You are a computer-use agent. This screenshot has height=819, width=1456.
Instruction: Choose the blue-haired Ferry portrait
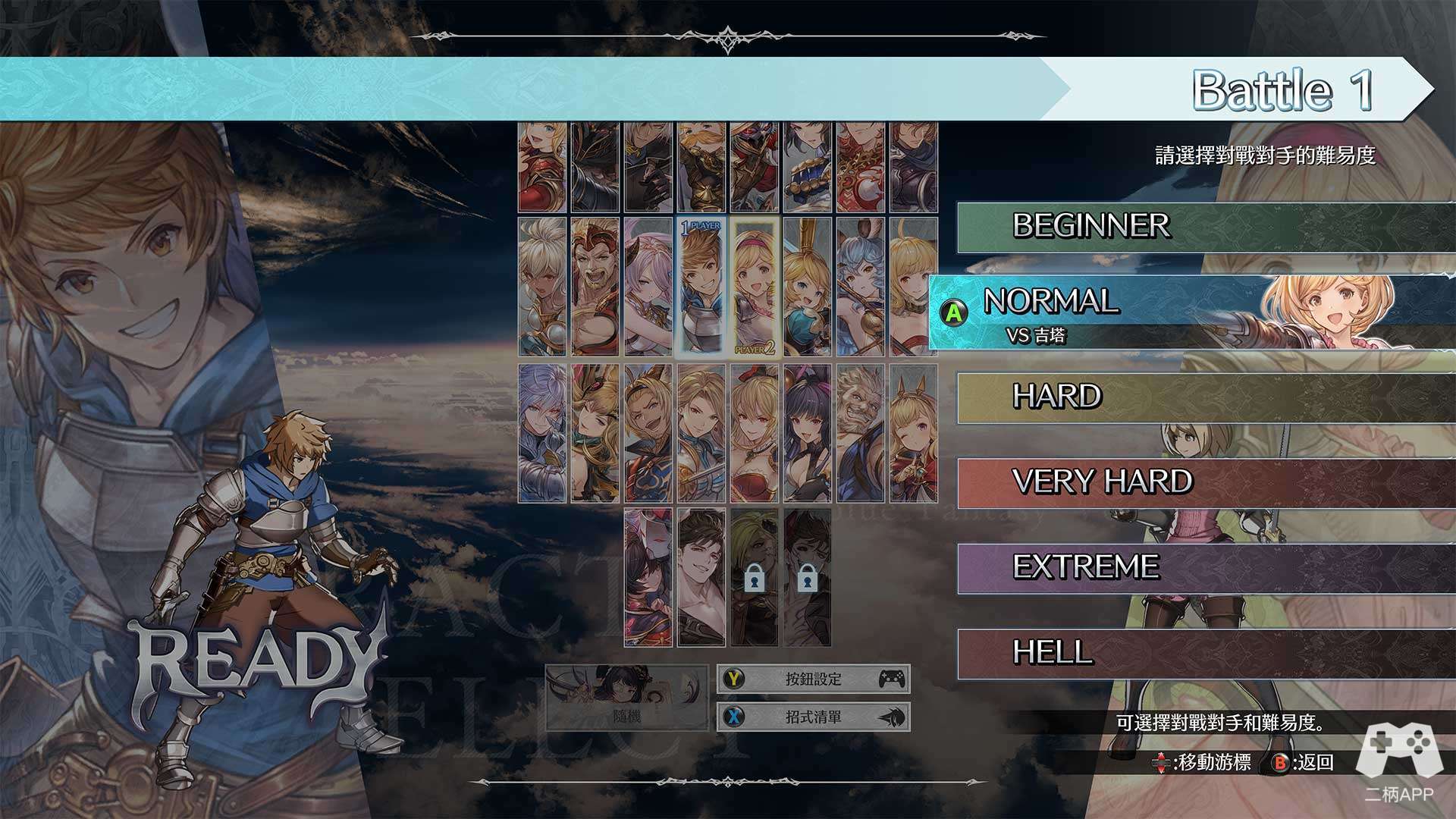click(861, 287)
